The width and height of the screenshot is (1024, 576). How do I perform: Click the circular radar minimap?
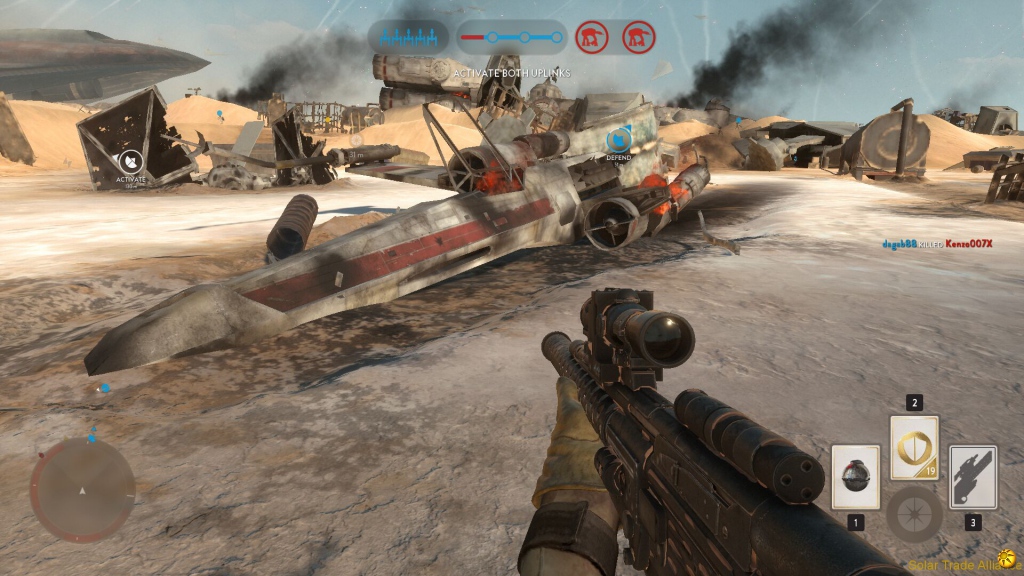pos(82,490)
